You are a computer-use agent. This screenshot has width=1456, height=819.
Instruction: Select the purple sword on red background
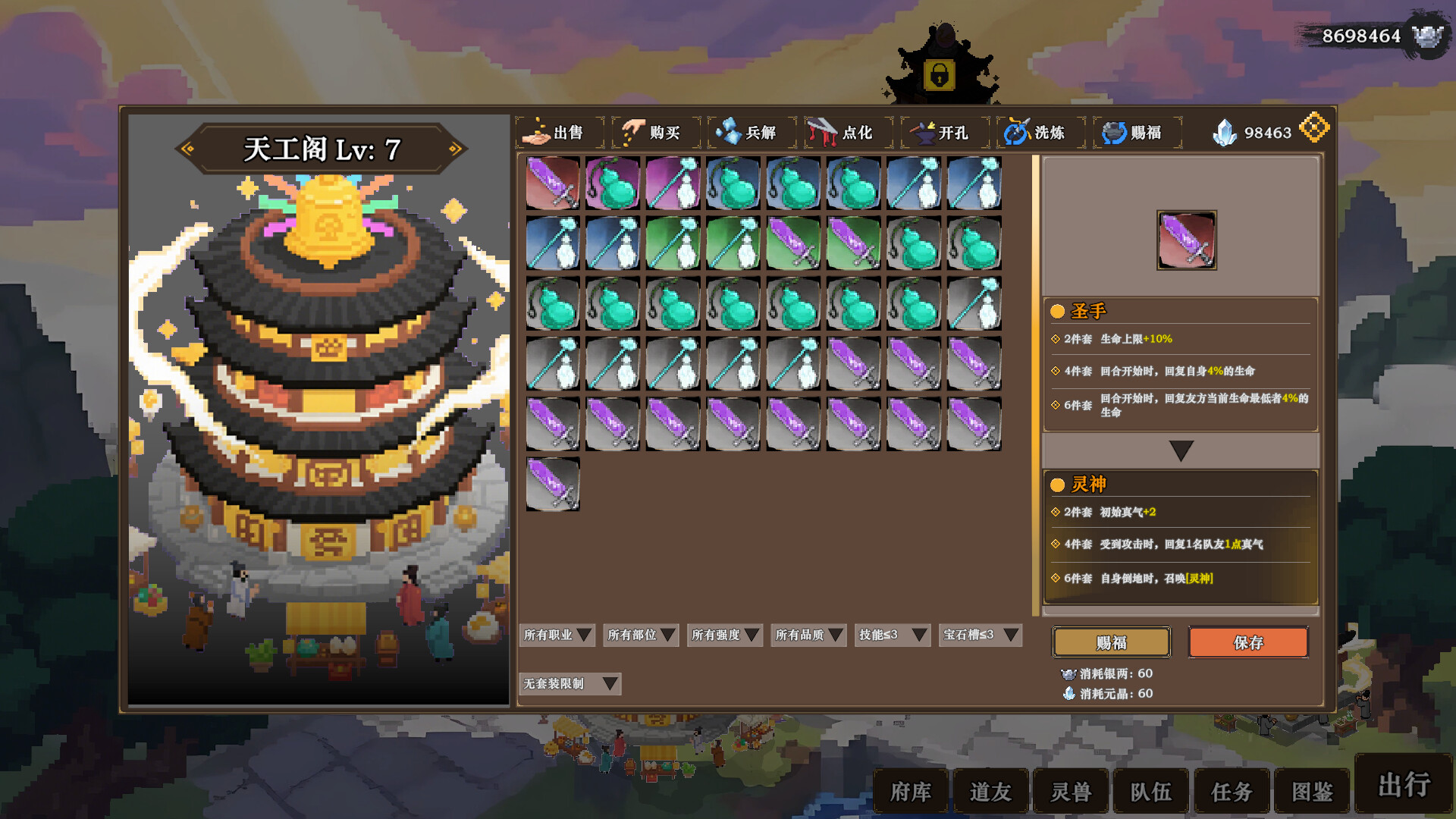coord(553,183)
